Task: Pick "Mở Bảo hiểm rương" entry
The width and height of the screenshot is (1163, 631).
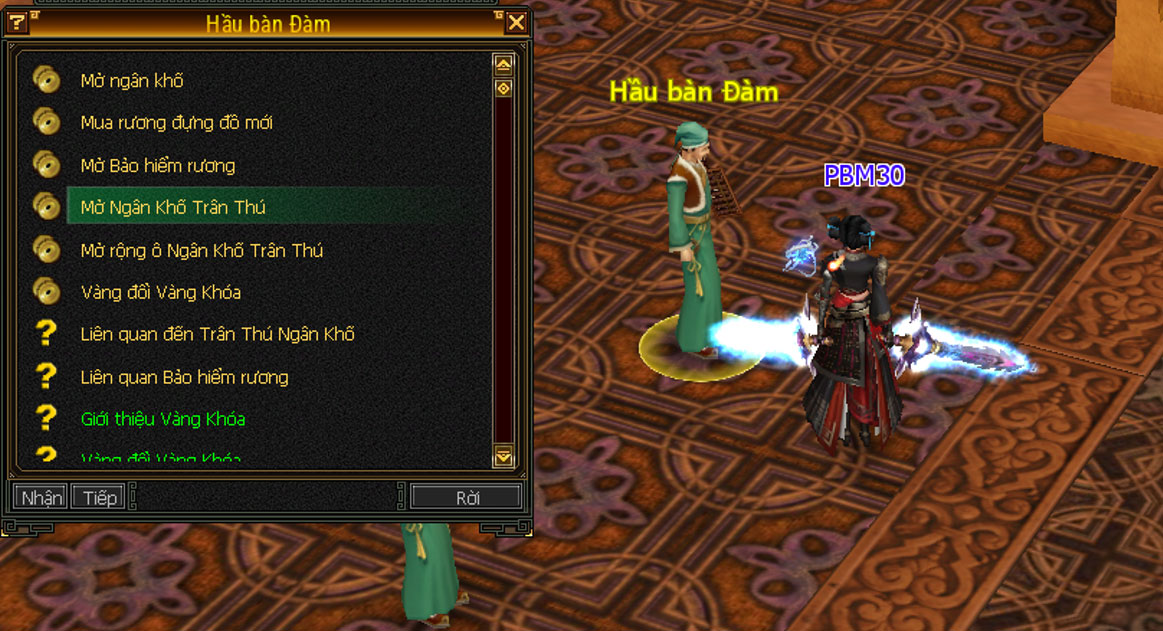Action: (x=158, y=165)
